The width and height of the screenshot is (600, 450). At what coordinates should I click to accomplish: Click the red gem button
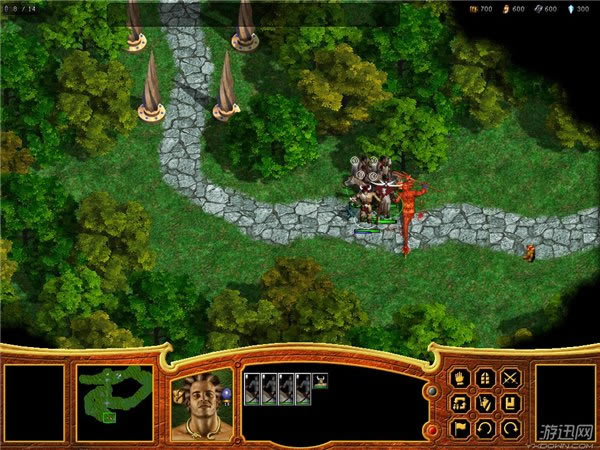point(431,429)
